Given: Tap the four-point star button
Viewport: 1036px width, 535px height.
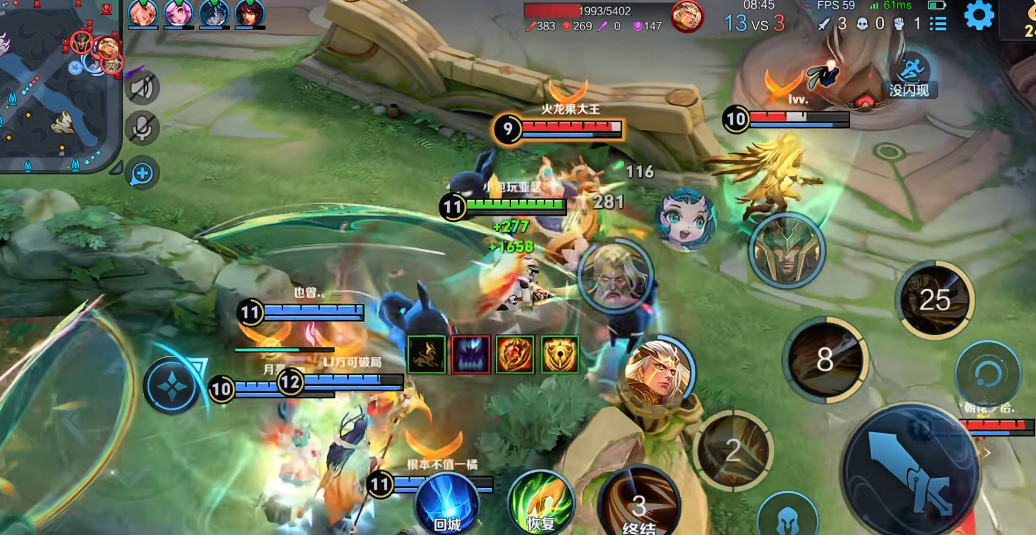Looking at the screenshot, I should (x=170, y=386).
